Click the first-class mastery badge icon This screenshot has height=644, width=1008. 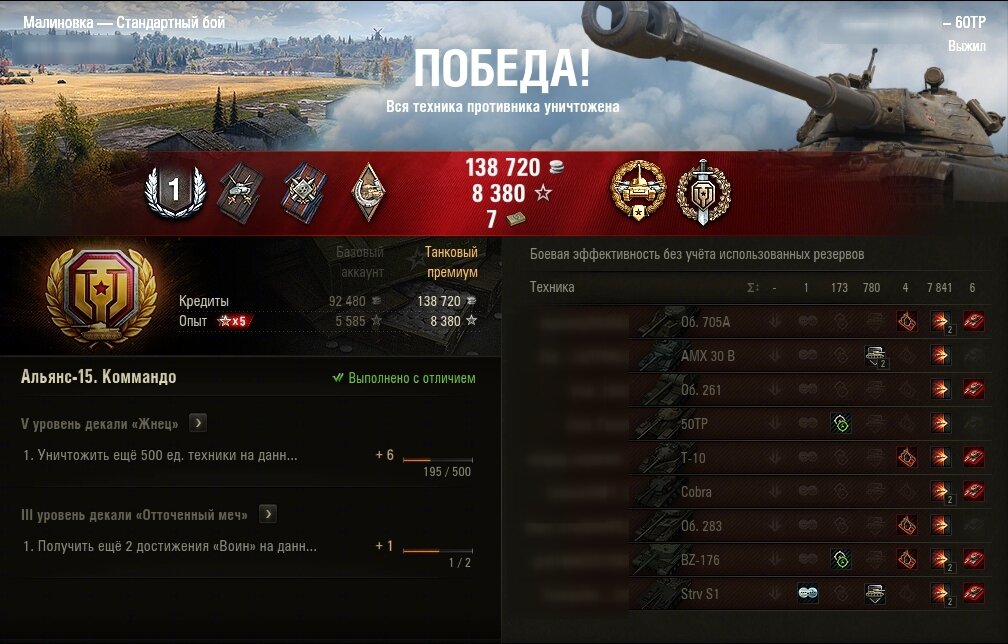pyautogui.click(x=176, y=191)
